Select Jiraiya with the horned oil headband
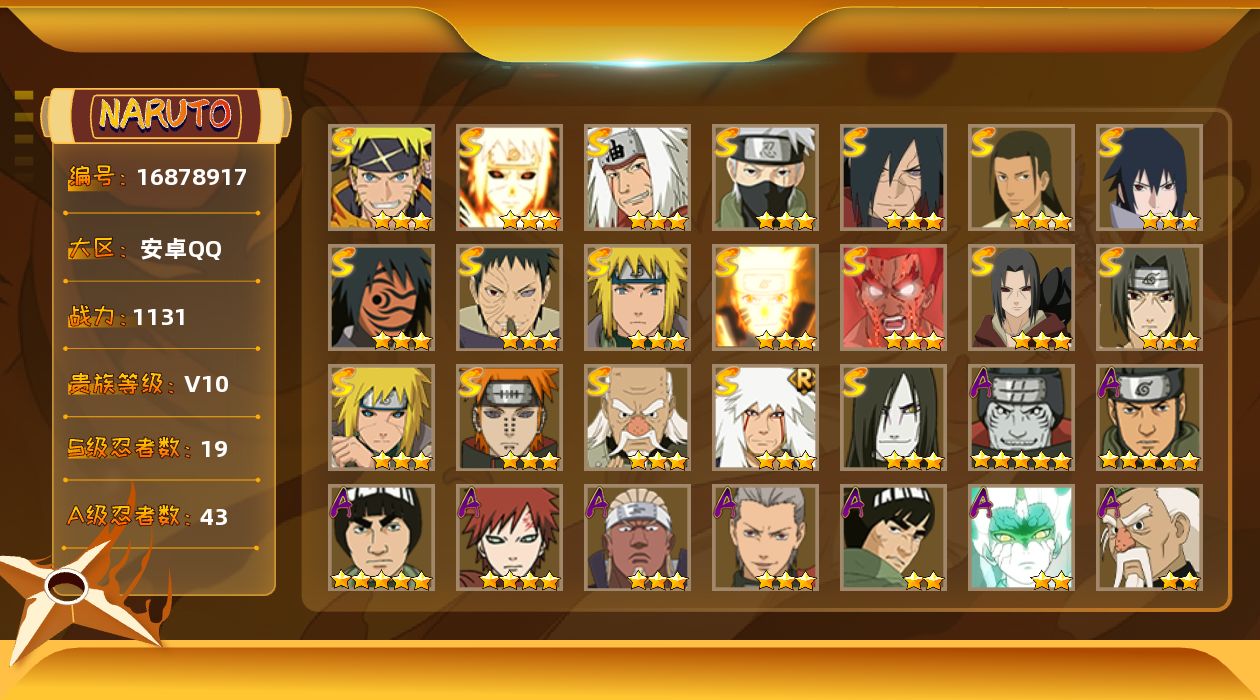This screenshot has width=1260, height=700. [637, 177]
